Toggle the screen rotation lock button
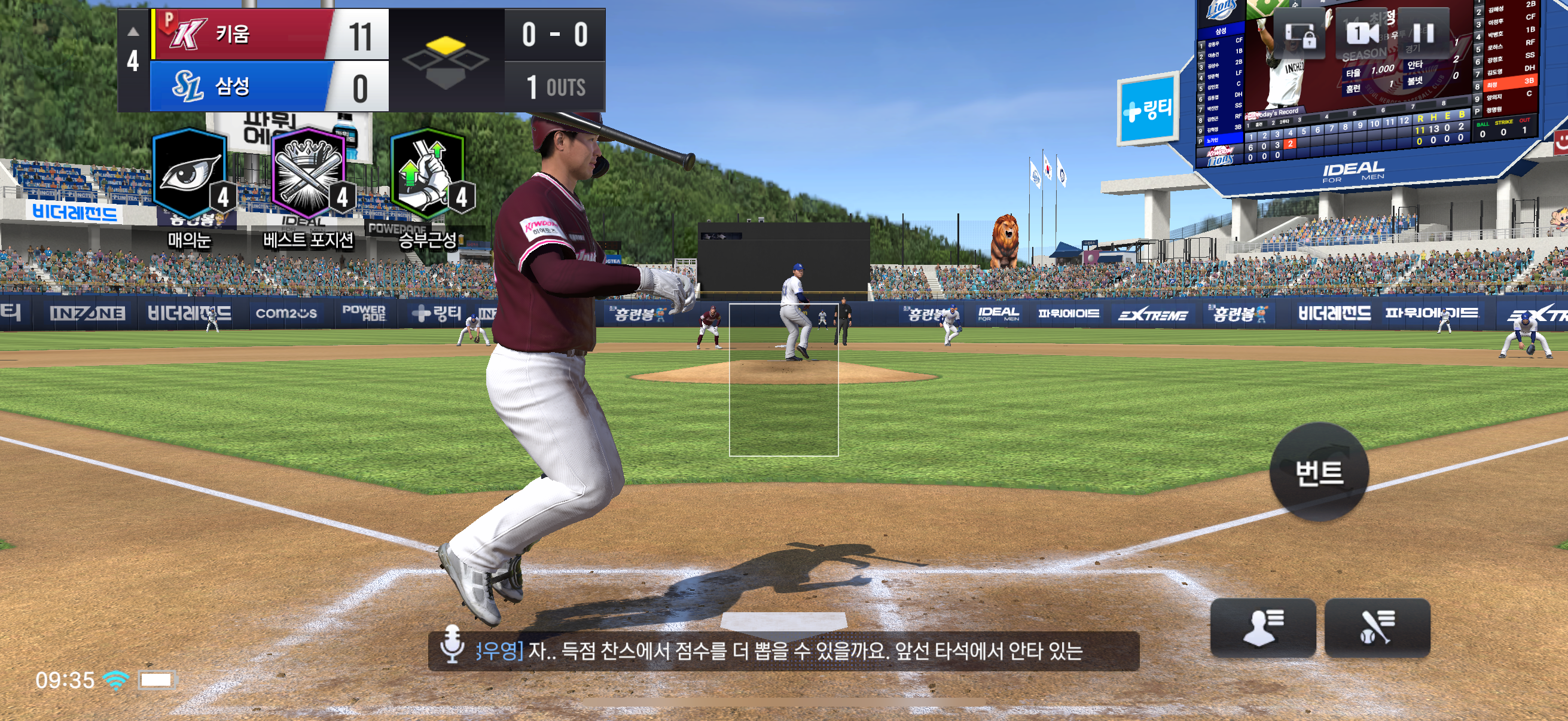1568x721 pixels. [x=1299, y=35]
